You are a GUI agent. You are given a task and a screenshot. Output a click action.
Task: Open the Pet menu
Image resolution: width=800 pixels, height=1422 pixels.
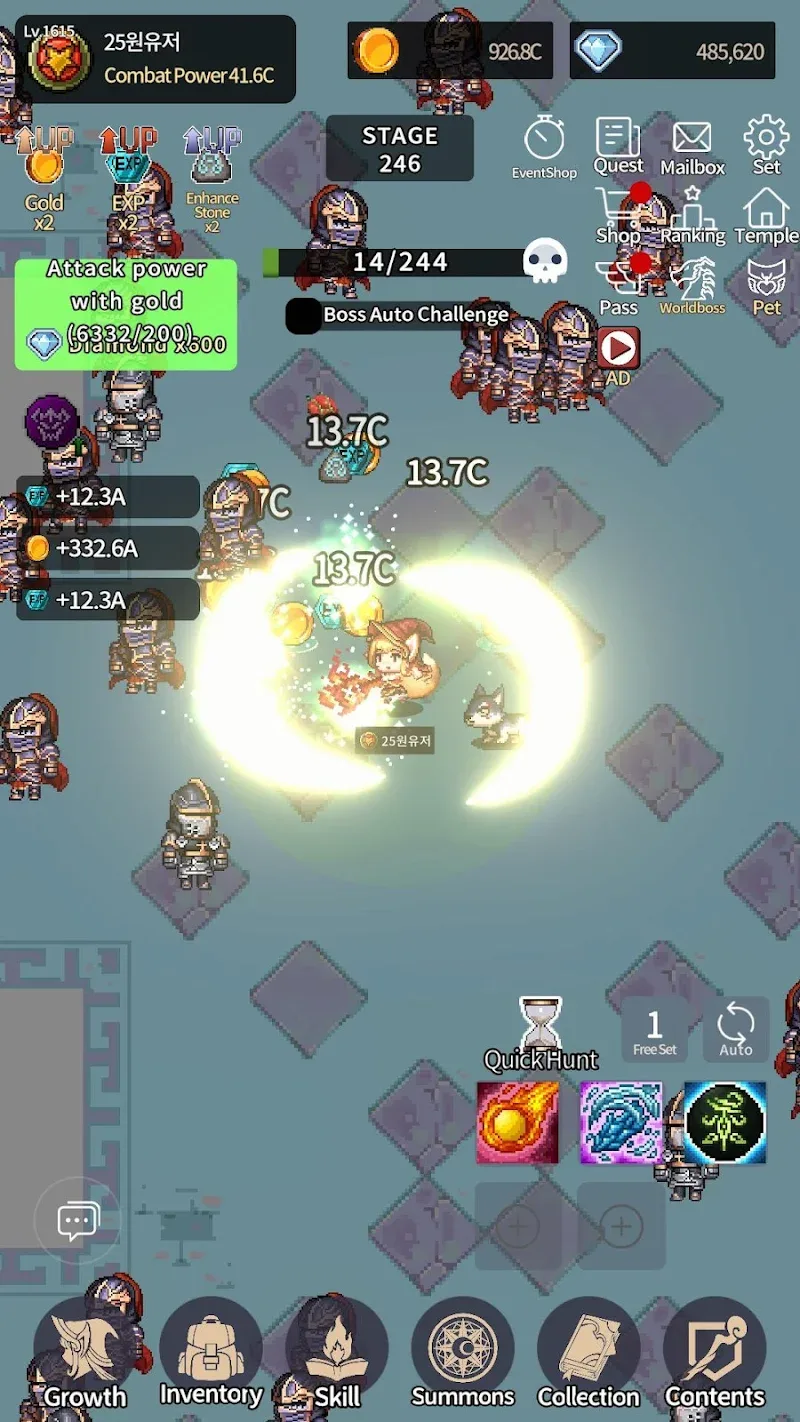click(x=767, y=285)
